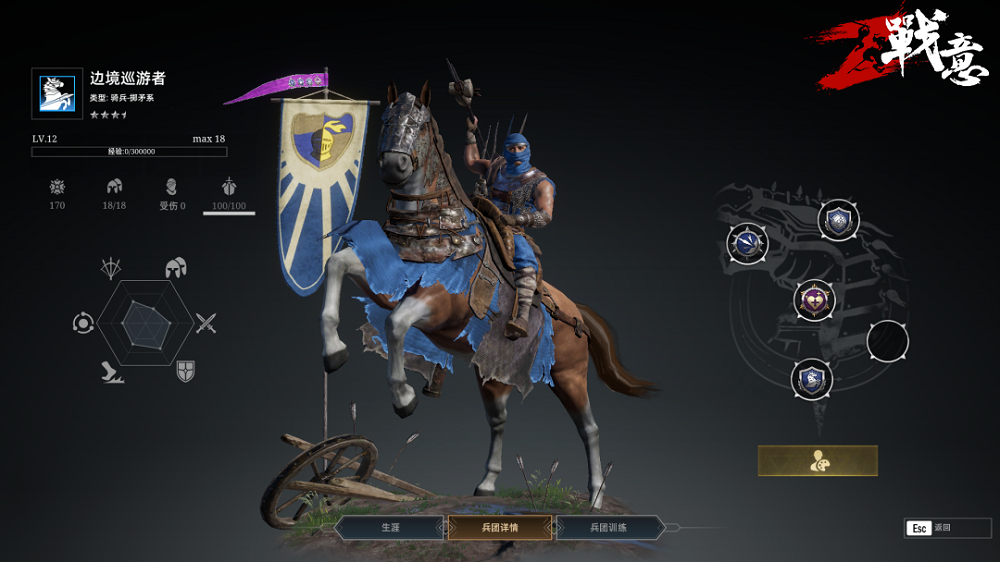The image size is (1000, 562).
Task: Open the empty black skill slot
Action: (887, 341)
